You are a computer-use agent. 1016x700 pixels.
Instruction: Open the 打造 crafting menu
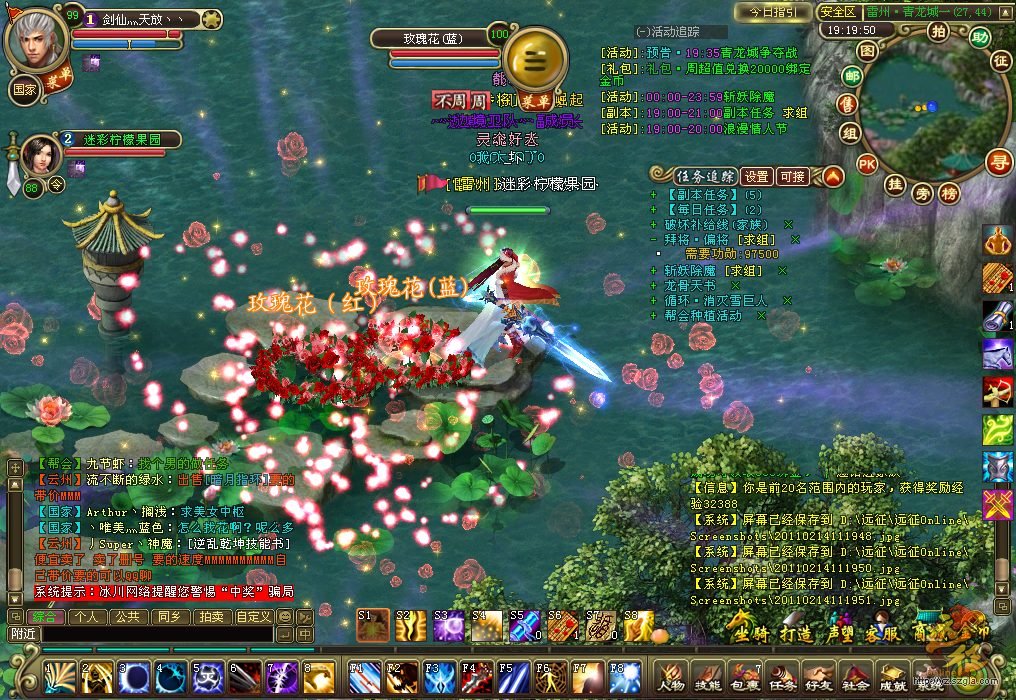pos(796,634)
